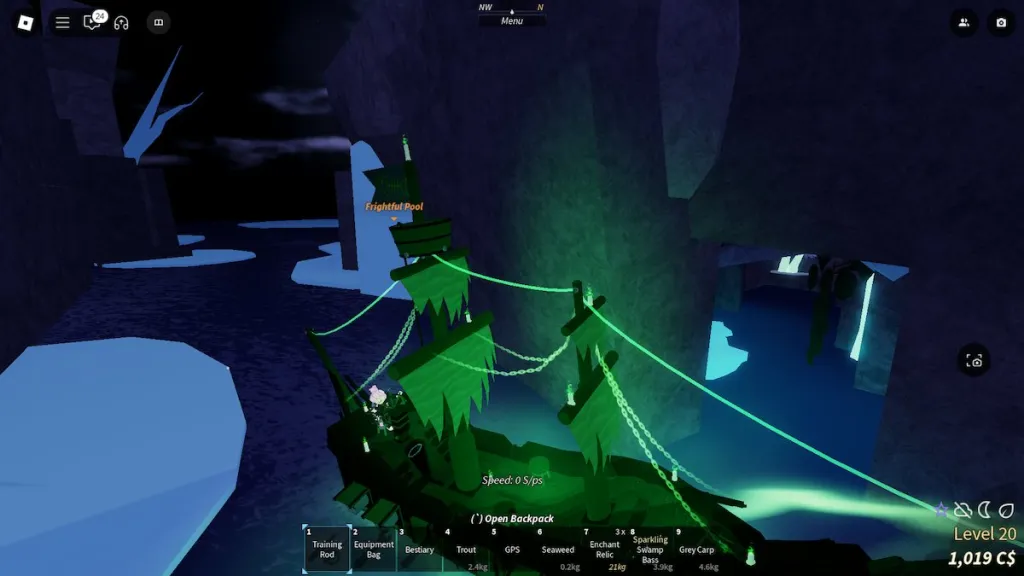Image resolution: width=1024 pixels, height=576 pixels.
Task: Select the Training Rod hotbar slot
Action: pyautogui.click(x=327, y=549)
